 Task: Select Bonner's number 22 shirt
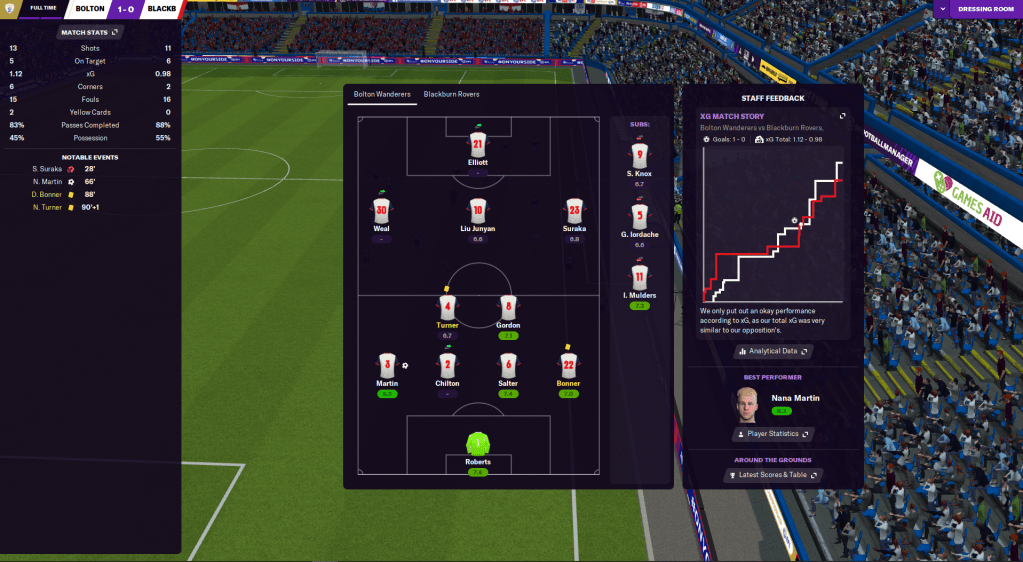click(568, 365)
